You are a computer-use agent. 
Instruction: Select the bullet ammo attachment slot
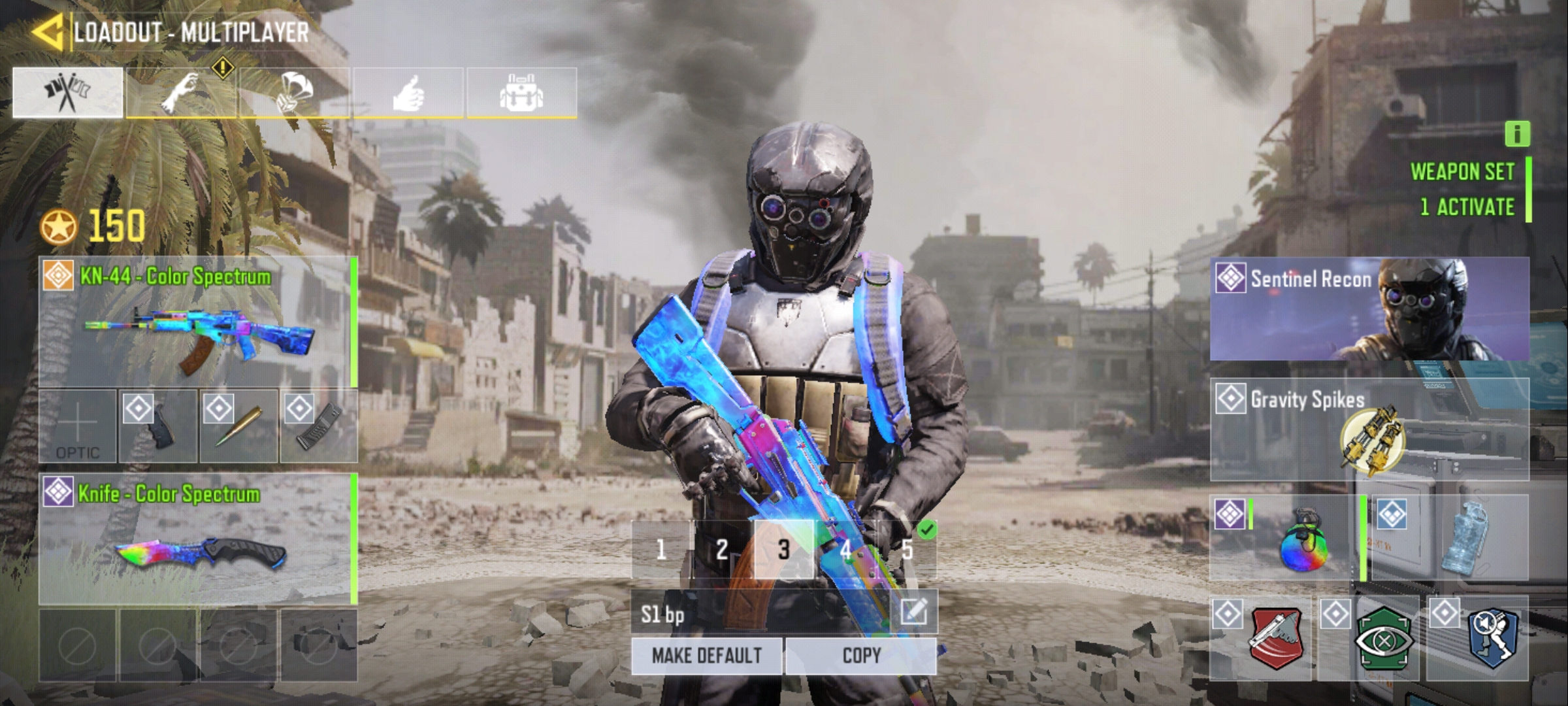click(x=238, y=426)
